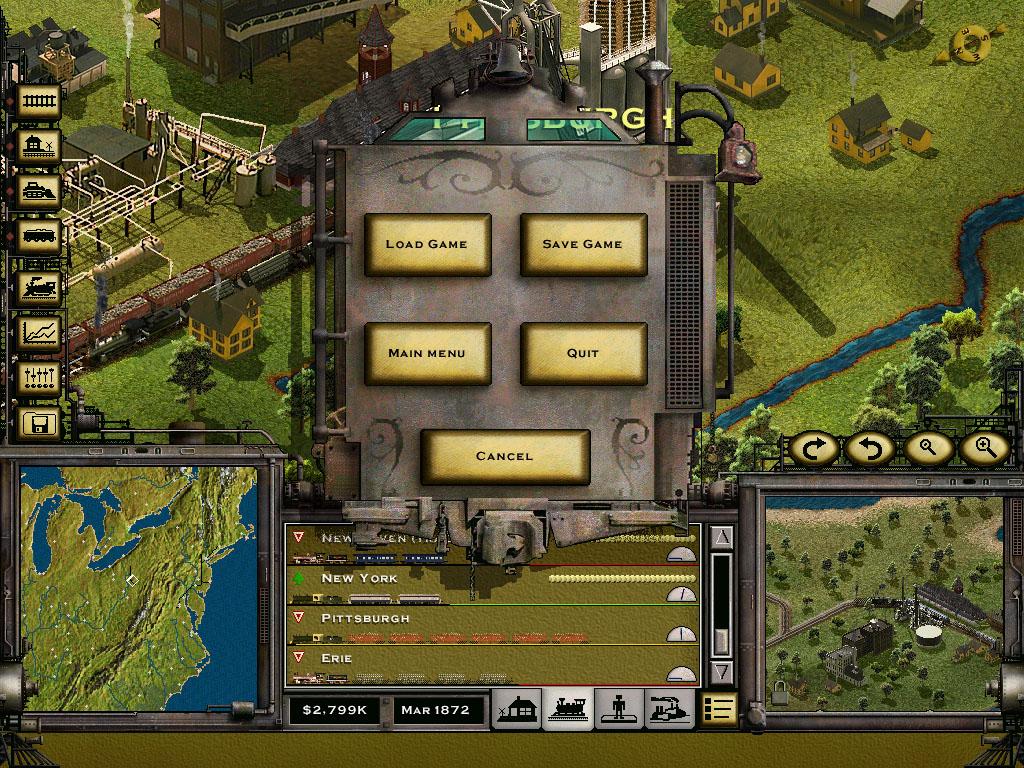Click the tank car icon button
Image resolution: width=1024 pixels, height=768 pixels.
(x=41, y=238)
